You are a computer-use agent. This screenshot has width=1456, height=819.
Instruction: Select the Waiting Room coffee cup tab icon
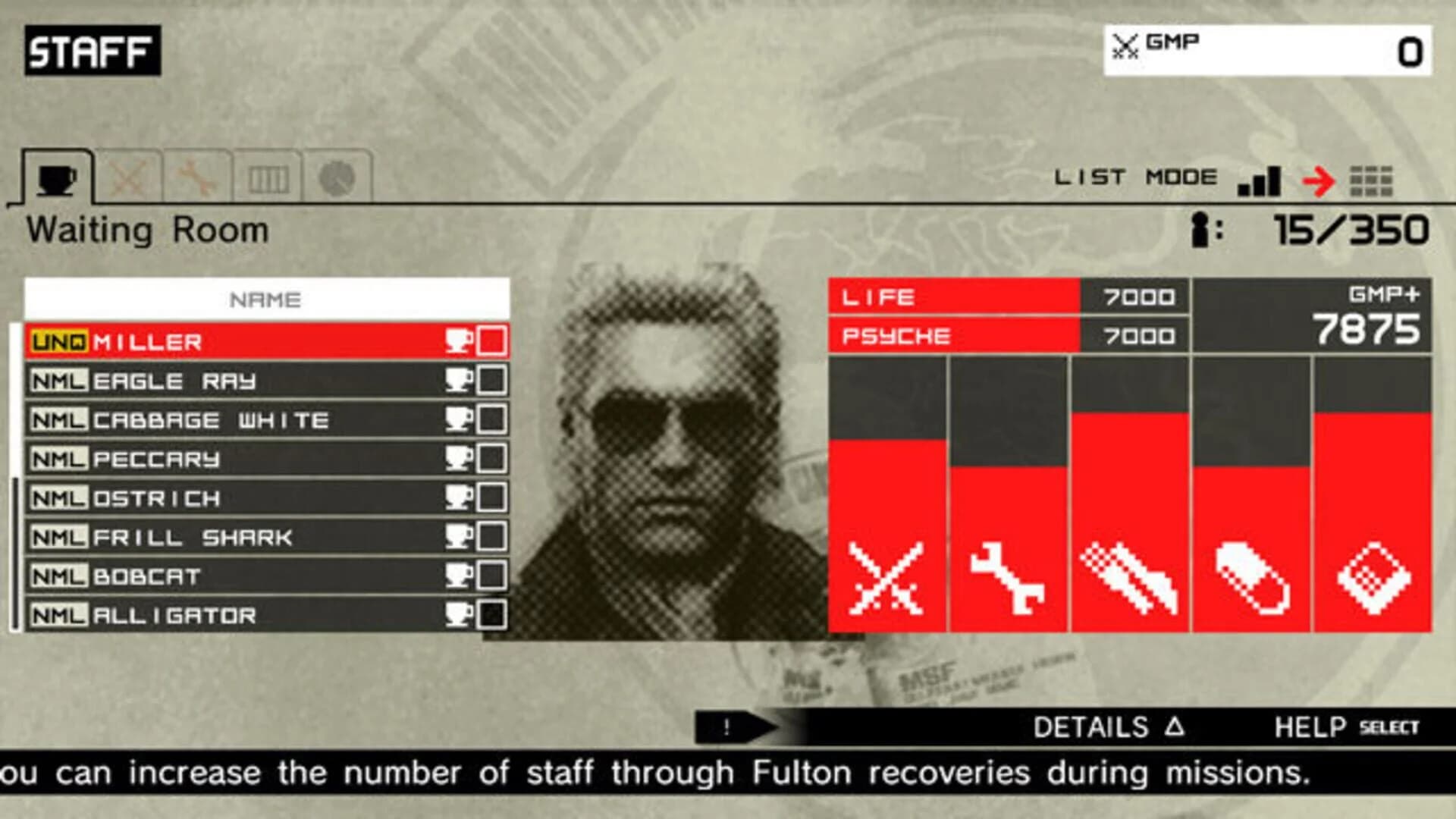[x=57, y=178]
